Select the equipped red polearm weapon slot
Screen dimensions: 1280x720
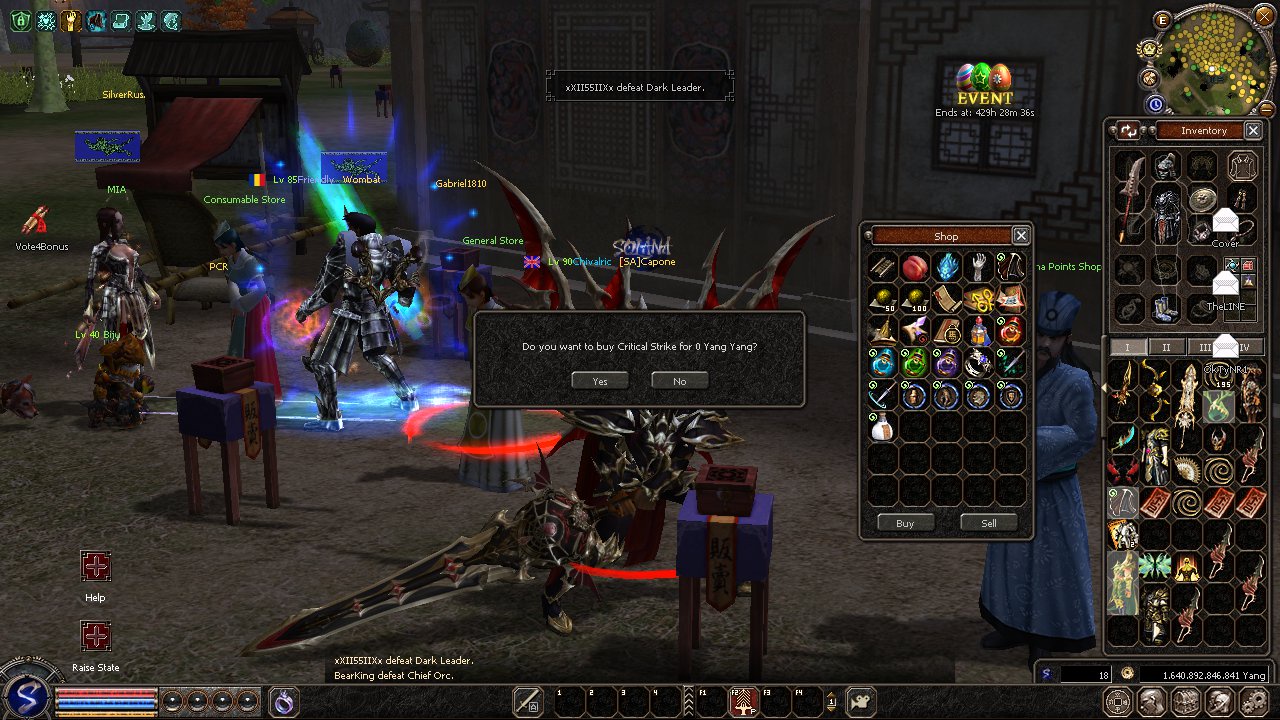(x=1129, y=198)
